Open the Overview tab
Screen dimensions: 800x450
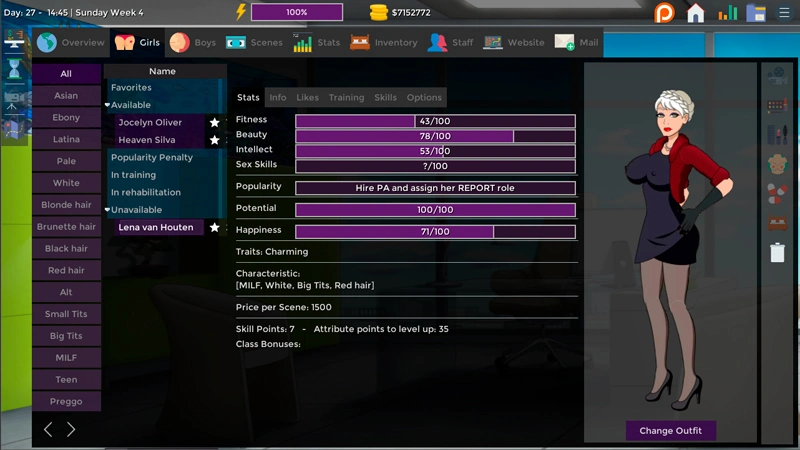tap(71, 43)
